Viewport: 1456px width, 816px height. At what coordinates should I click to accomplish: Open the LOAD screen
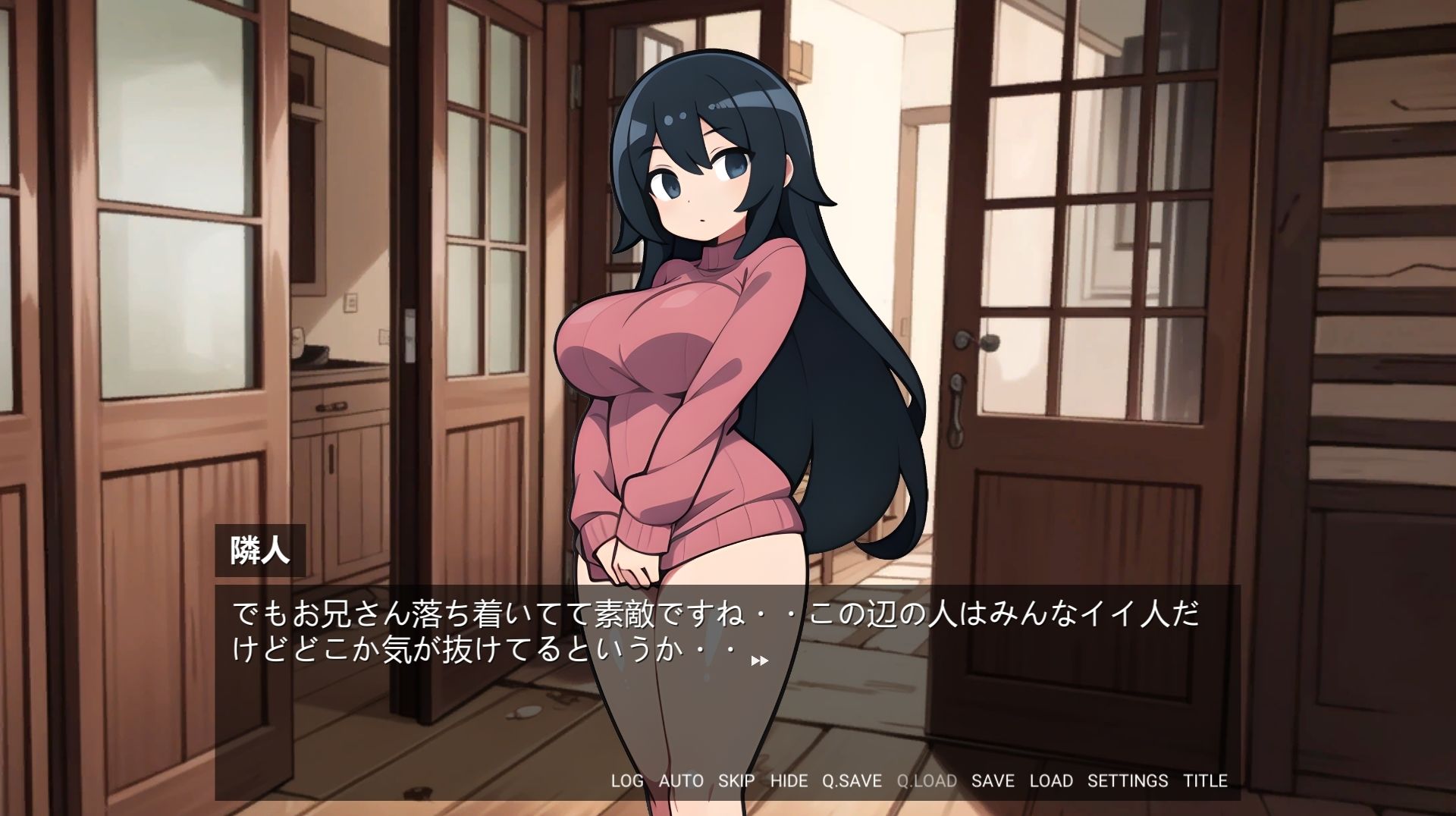click(1053, 781)
